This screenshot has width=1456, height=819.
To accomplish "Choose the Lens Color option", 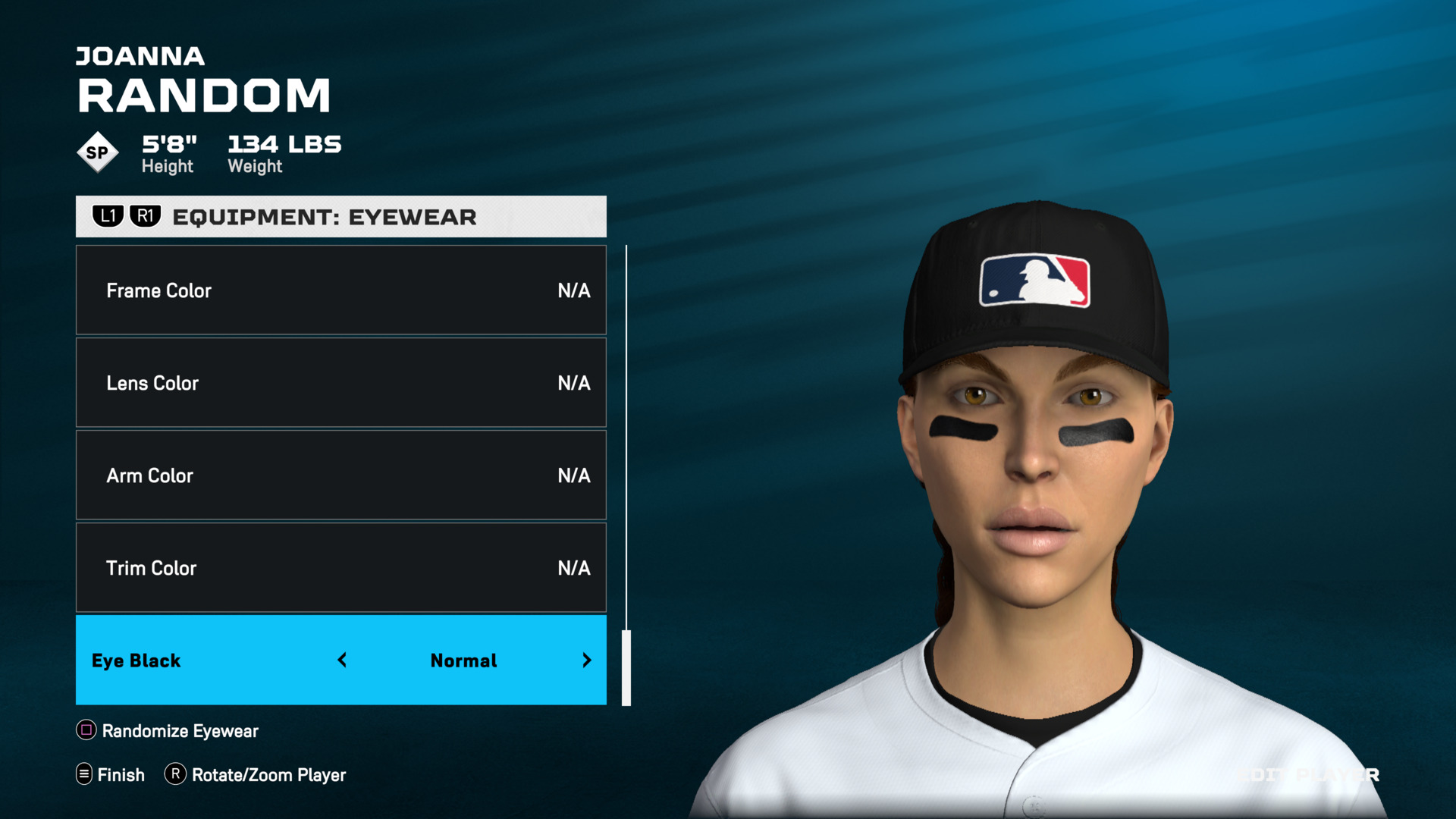I will 340,383.
